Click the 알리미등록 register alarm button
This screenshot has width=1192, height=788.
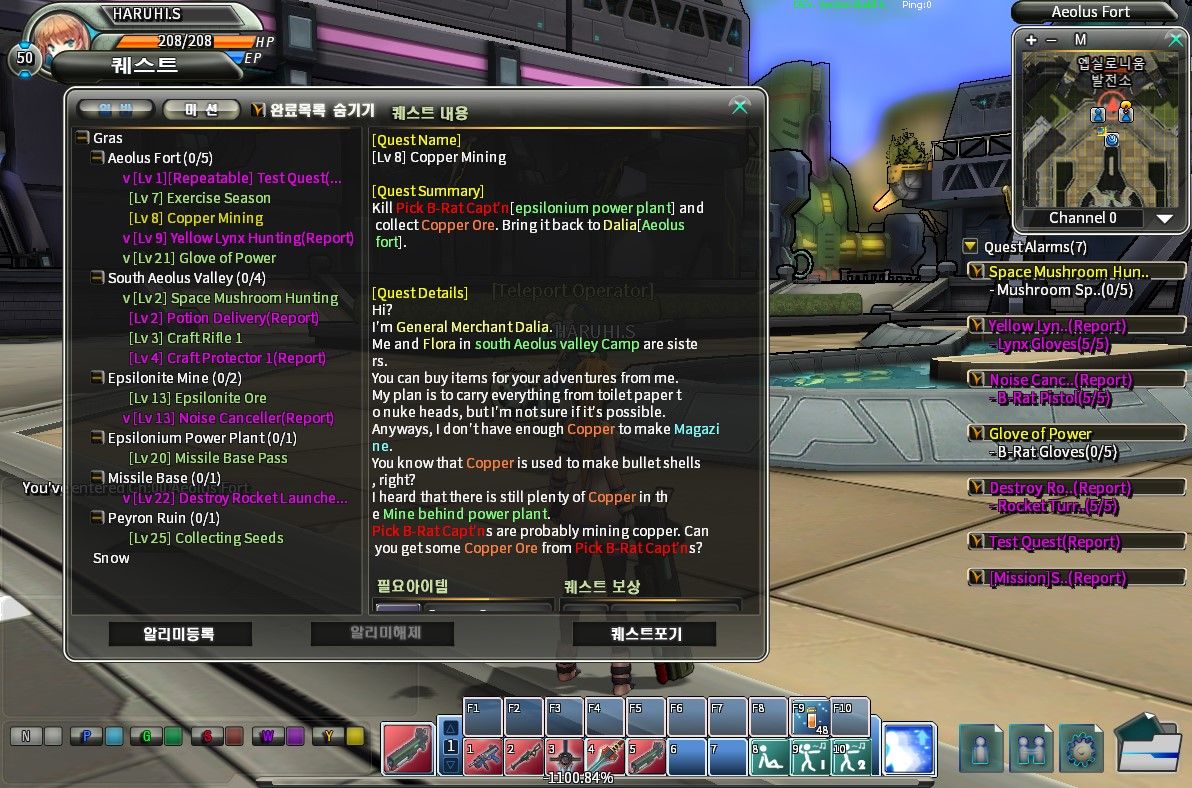[180, 633]
